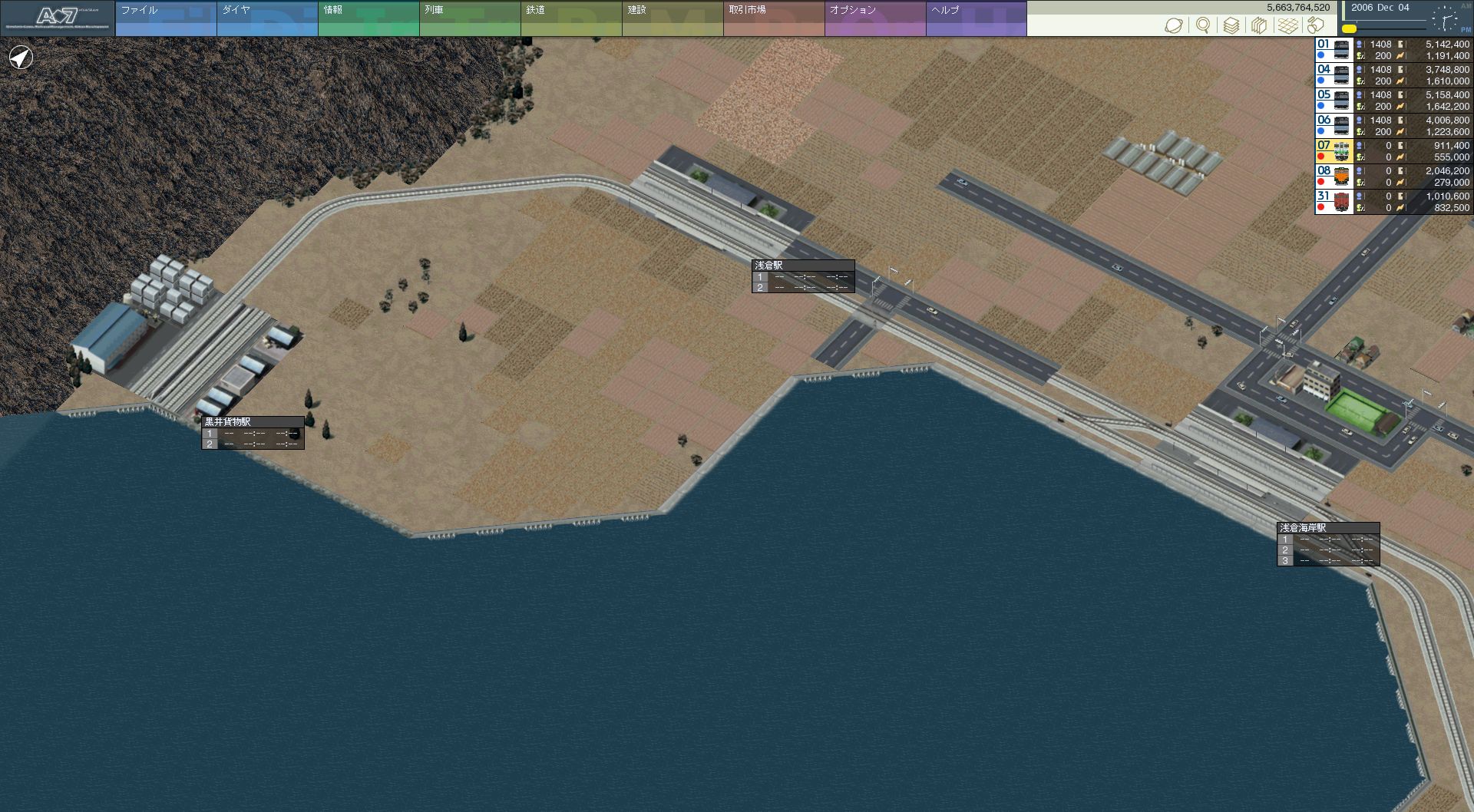The width and height of the screenshot is (1474, 812).
Task: Open the 鉄道 (Railway) menu
Action: 570,18
